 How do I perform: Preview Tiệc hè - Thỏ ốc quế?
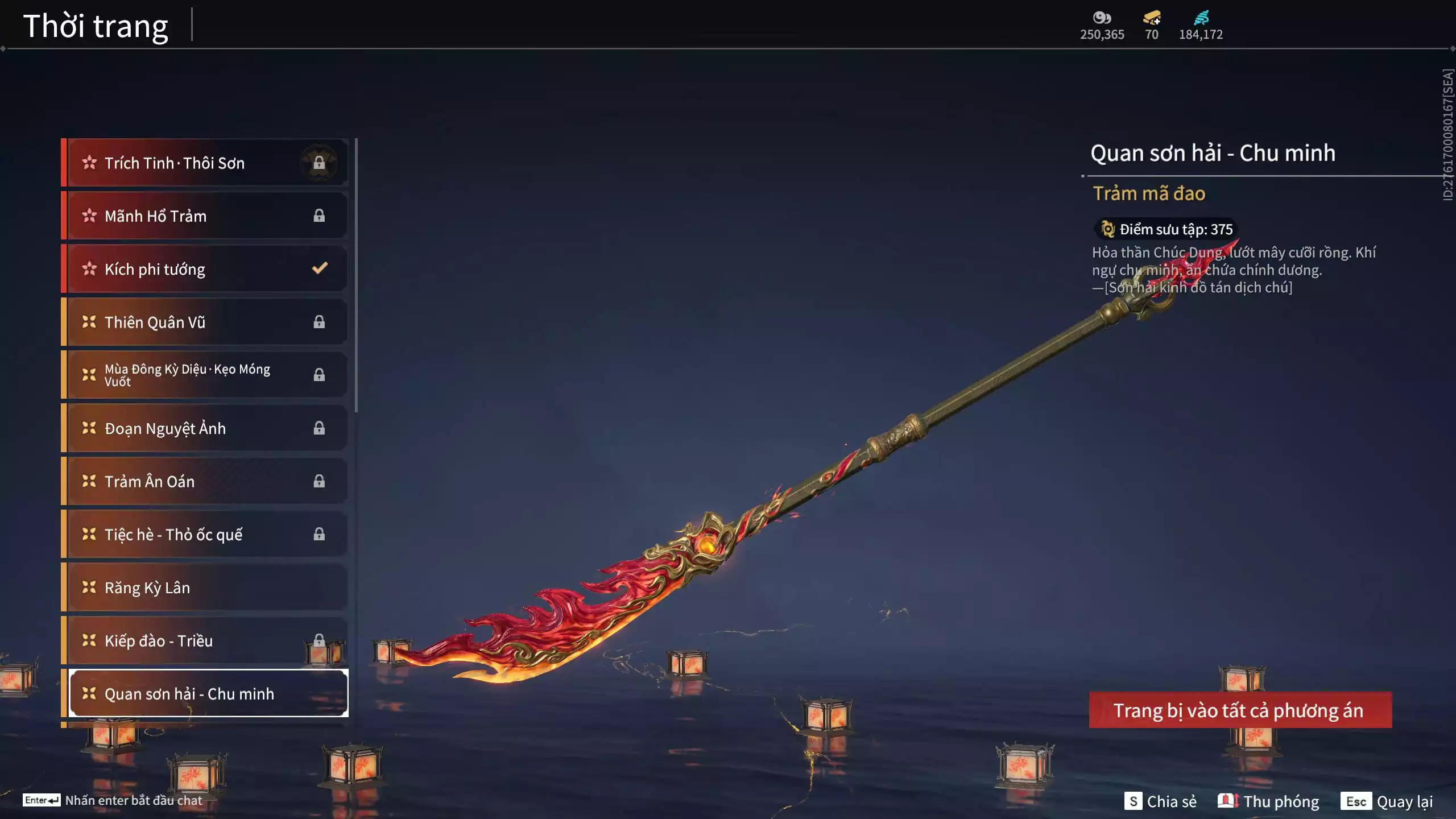[205, 535]
